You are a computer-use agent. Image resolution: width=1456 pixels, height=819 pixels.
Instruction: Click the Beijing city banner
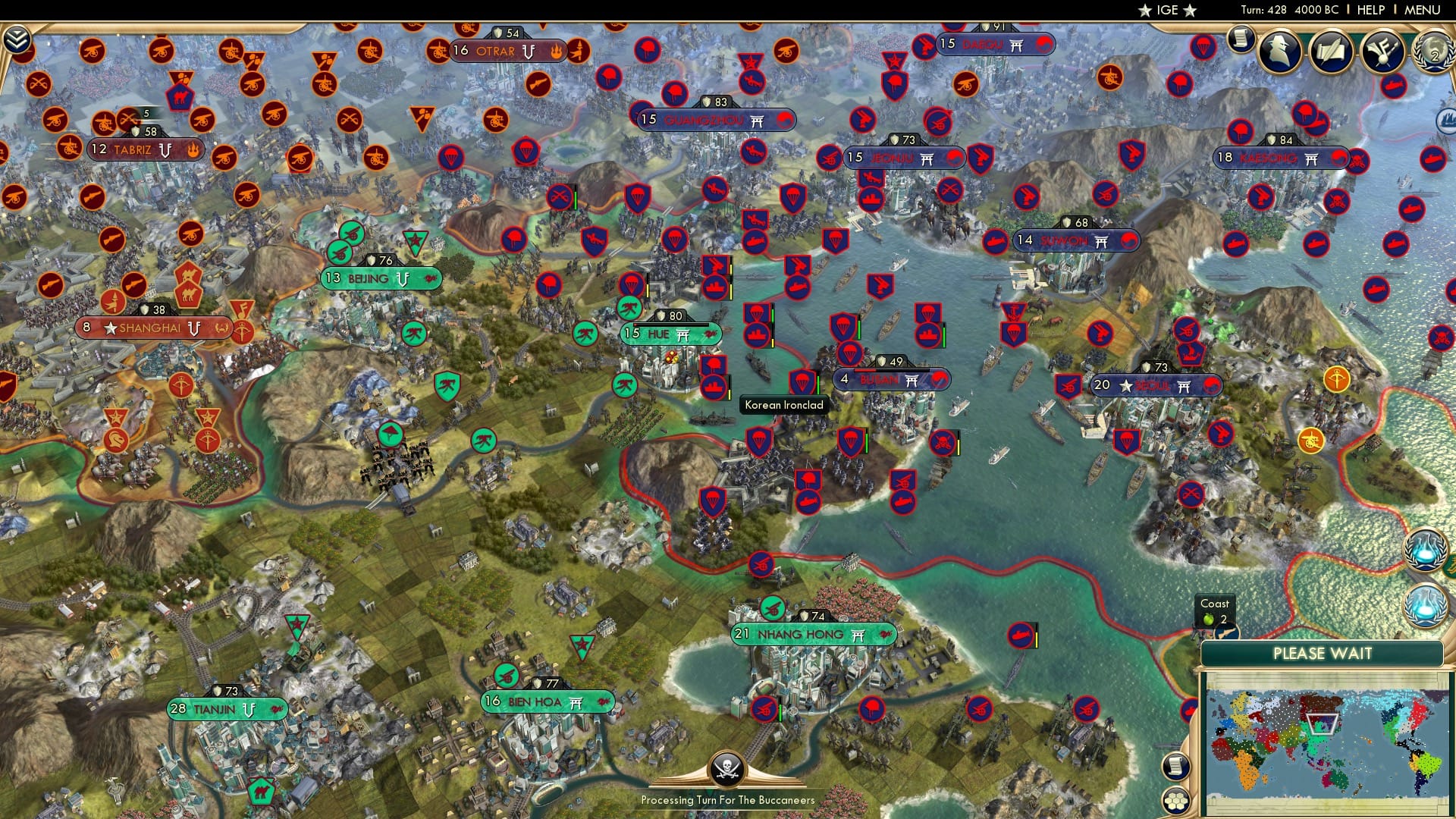[x=377, y=278]
